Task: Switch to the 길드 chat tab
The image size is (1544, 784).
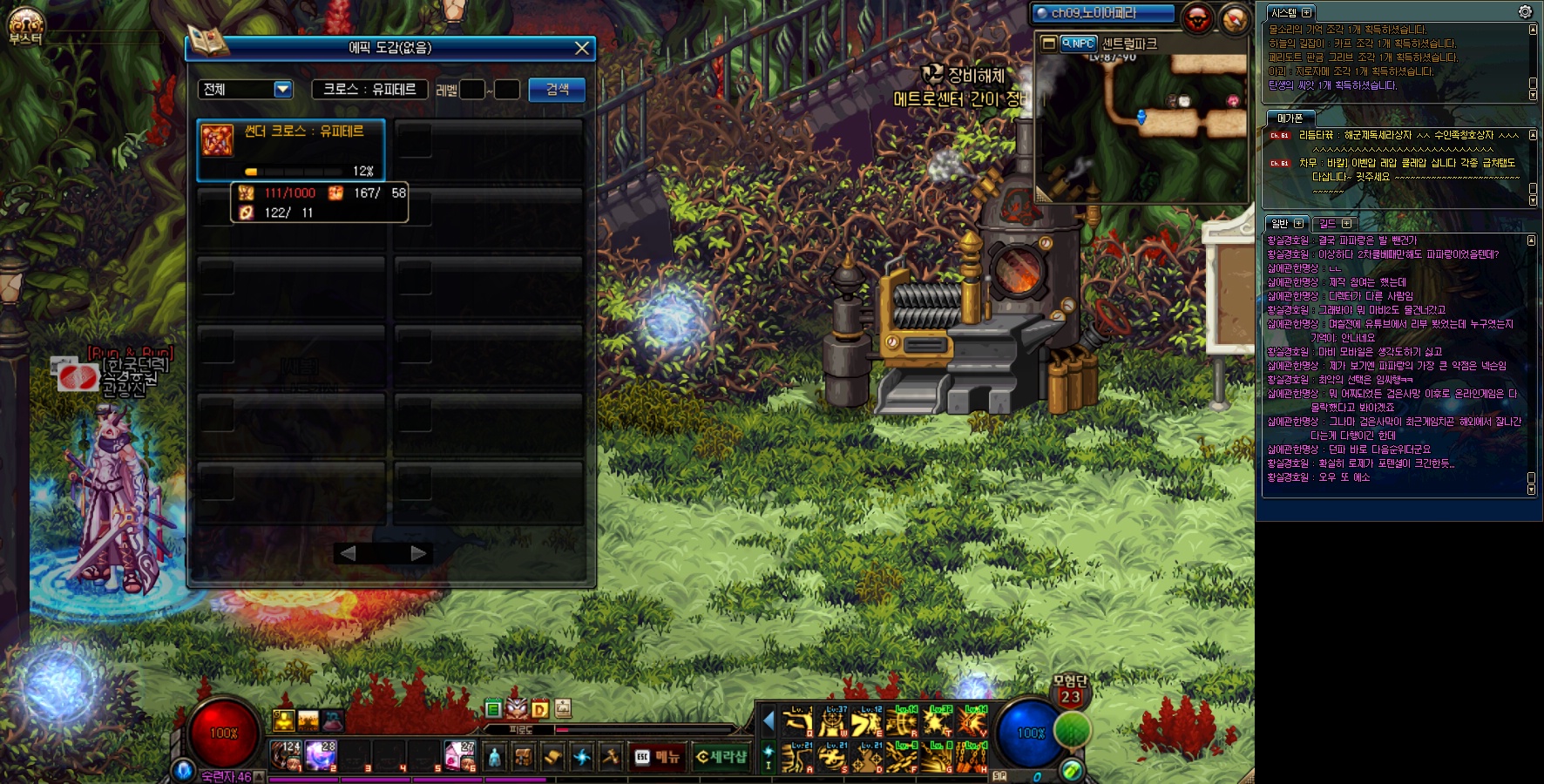Action: pyautogui.click(x=1333, y=224)
